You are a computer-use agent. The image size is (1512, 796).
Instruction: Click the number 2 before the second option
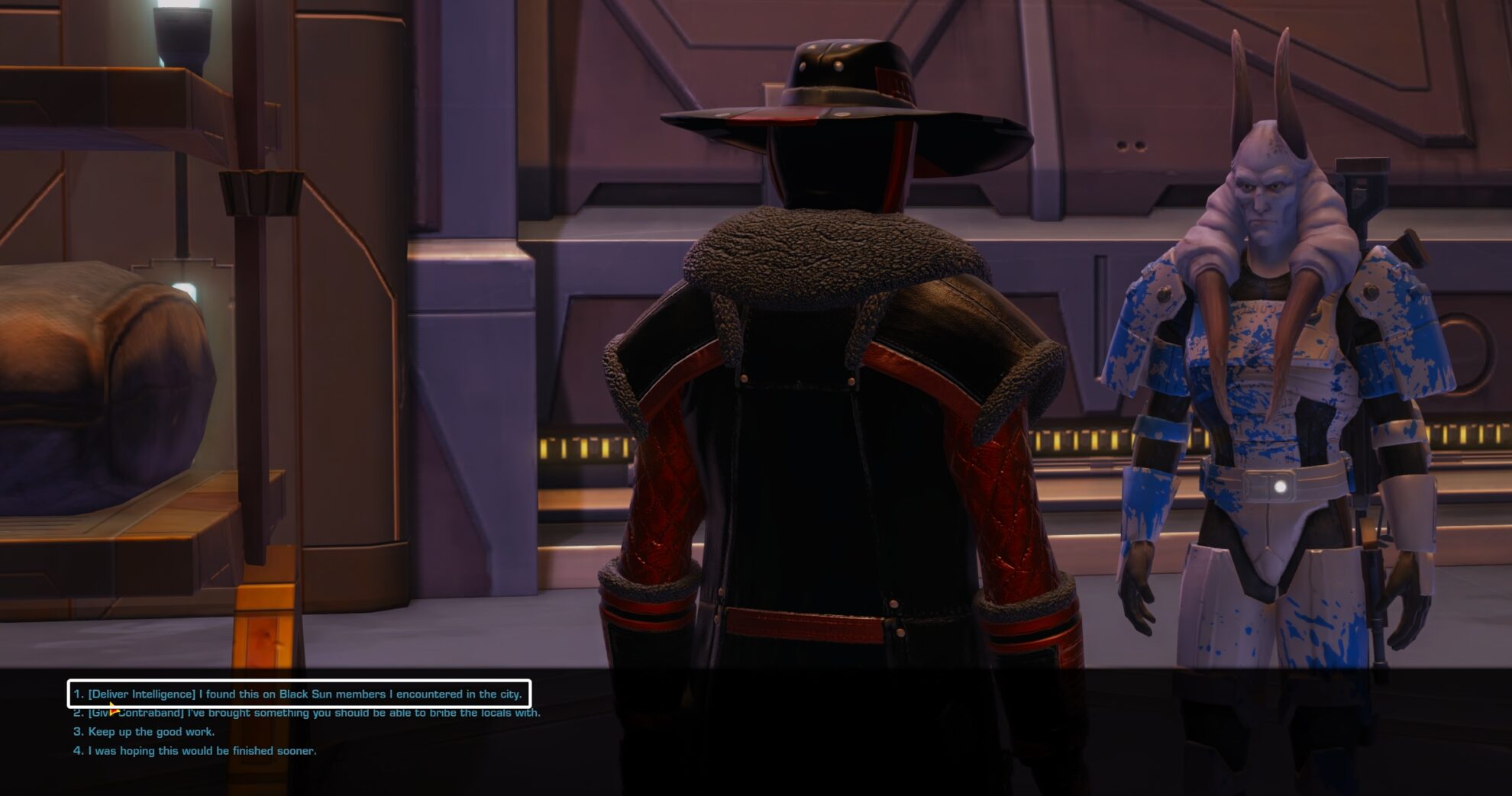[x=77, y=711]
